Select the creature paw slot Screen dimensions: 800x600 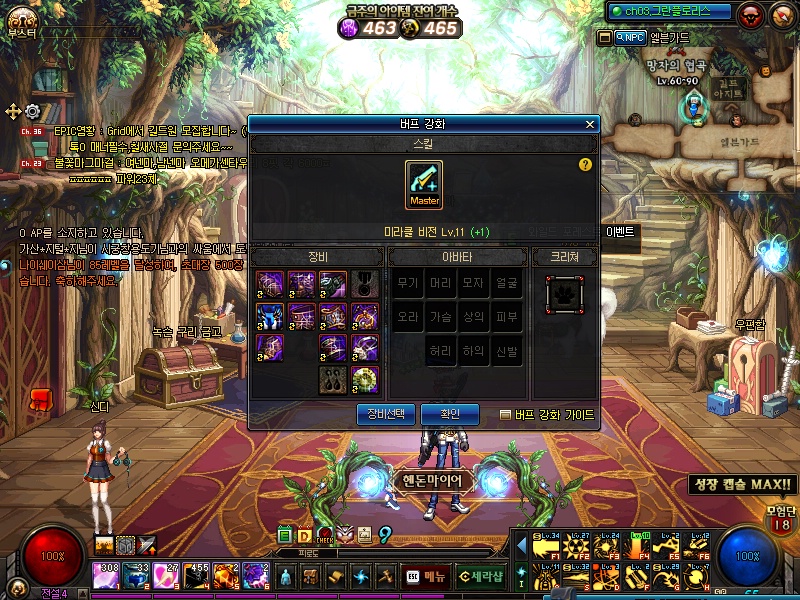pos(563,294)
